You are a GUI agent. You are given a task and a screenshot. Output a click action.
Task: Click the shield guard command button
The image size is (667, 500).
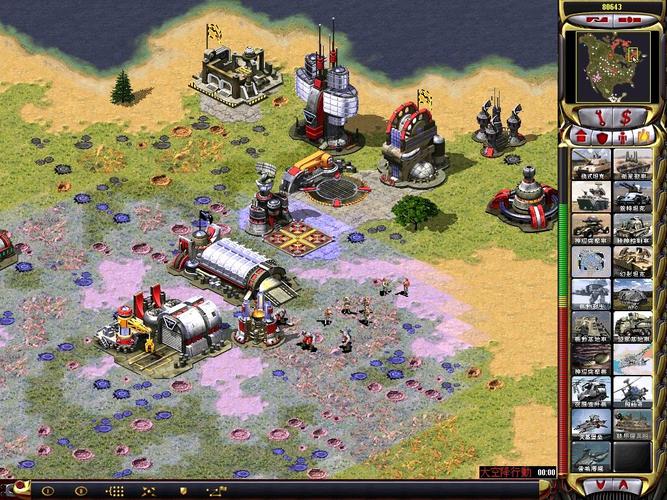[x=180, y=492]
